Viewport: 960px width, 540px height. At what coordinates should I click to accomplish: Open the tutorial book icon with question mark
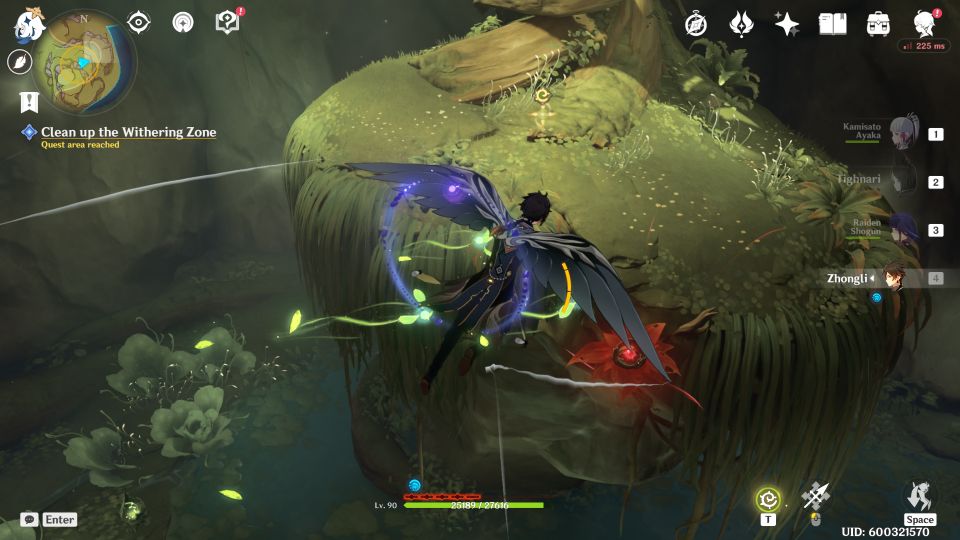(x=227, y=22)
